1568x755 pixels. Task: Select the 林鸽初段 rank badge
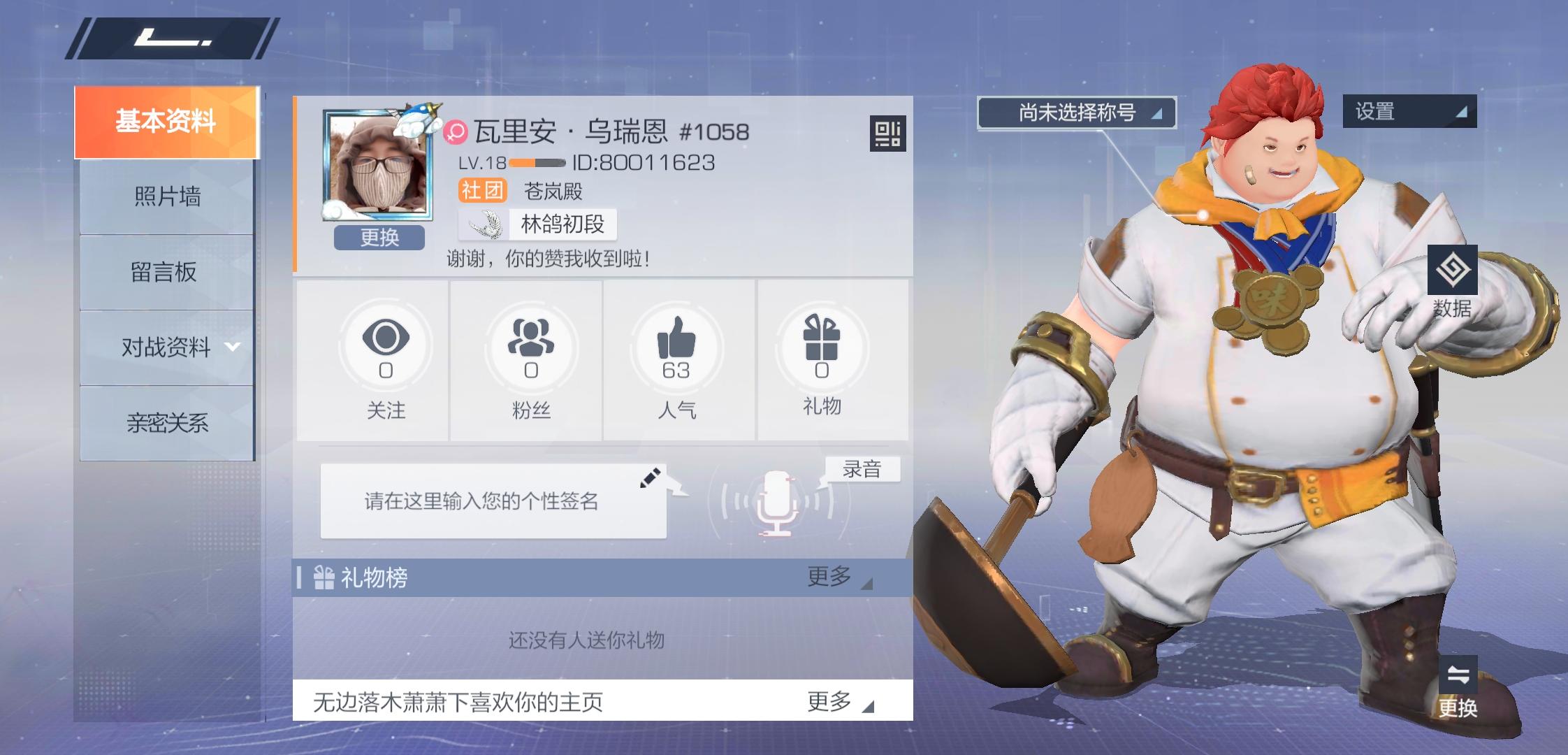pyautogui.click(x=535, y=224)
